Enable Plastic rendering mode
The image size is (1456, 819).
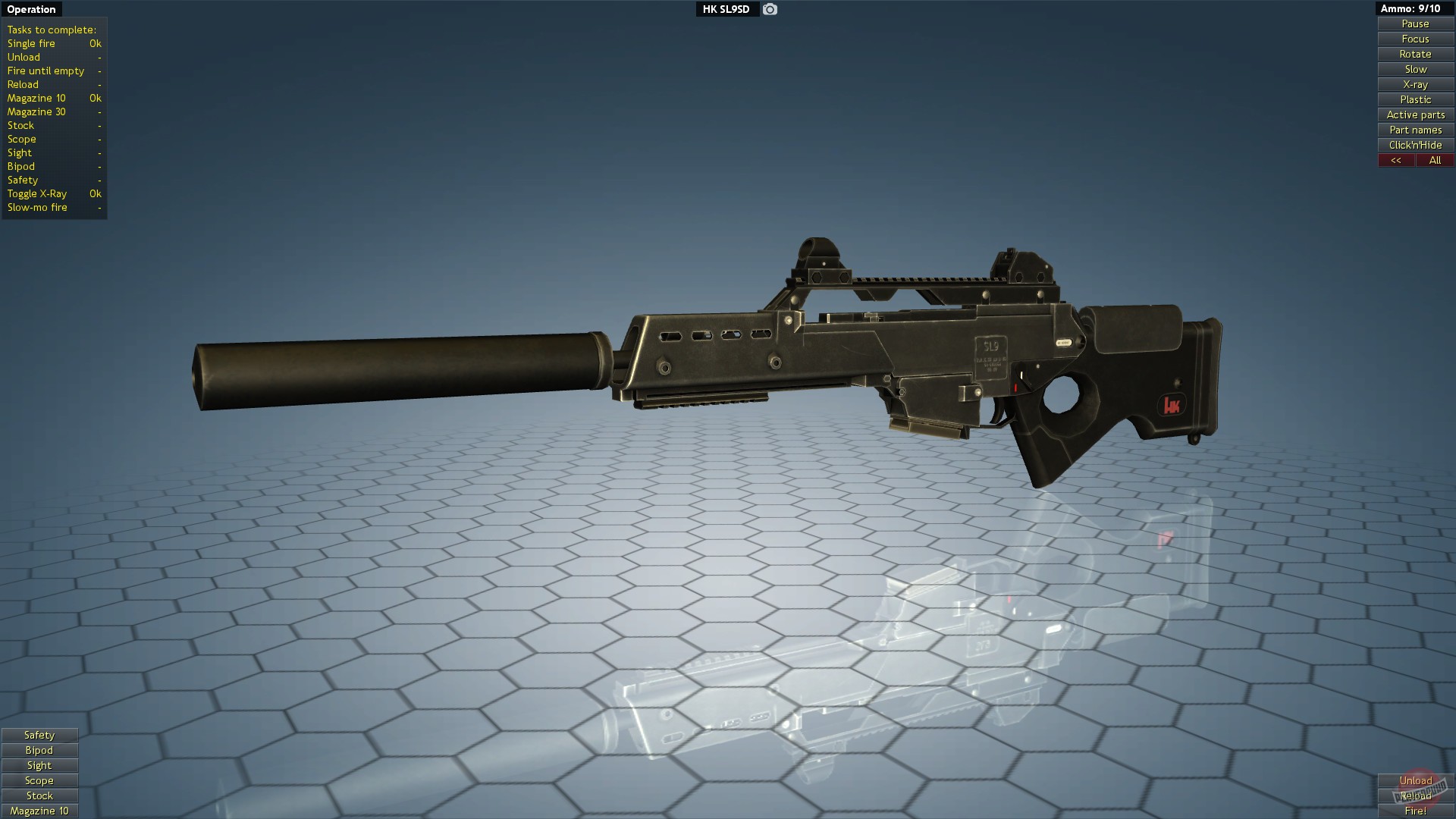pyautogui.click(x=1414, y=99)
